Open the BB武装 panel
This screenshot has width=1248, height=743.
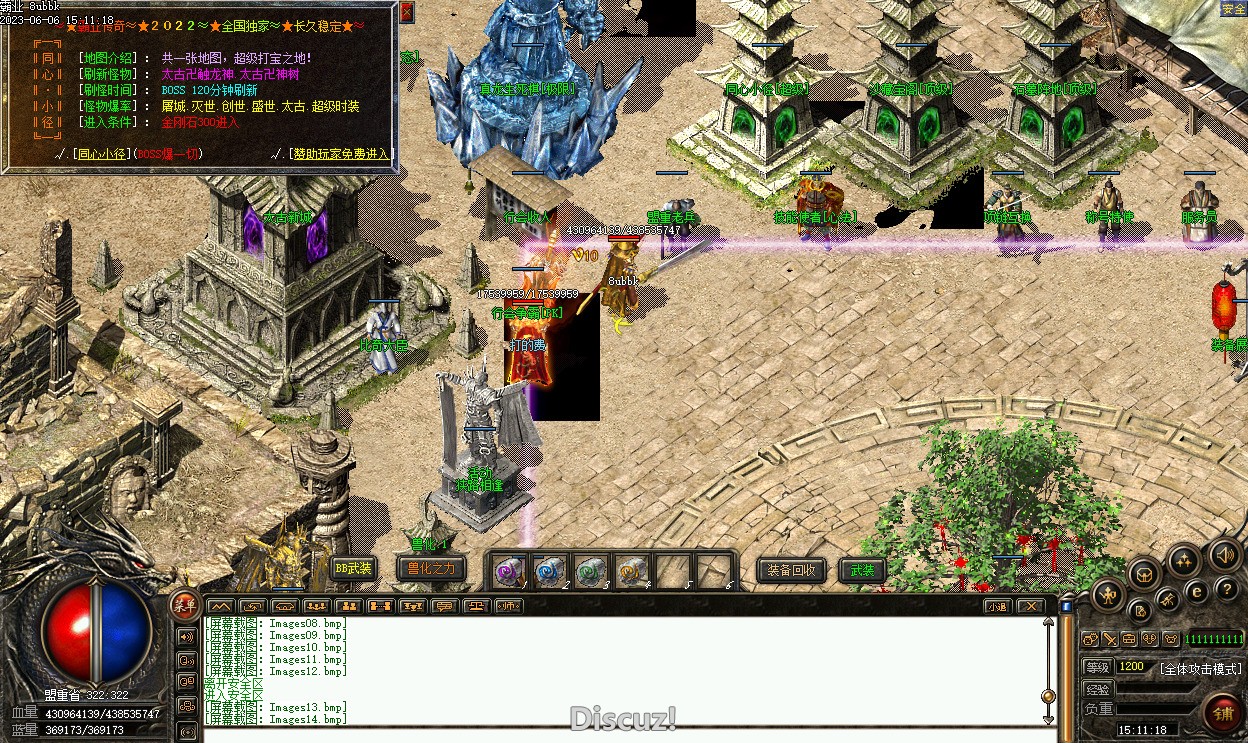pyautogui.click(x=353, y=568)
